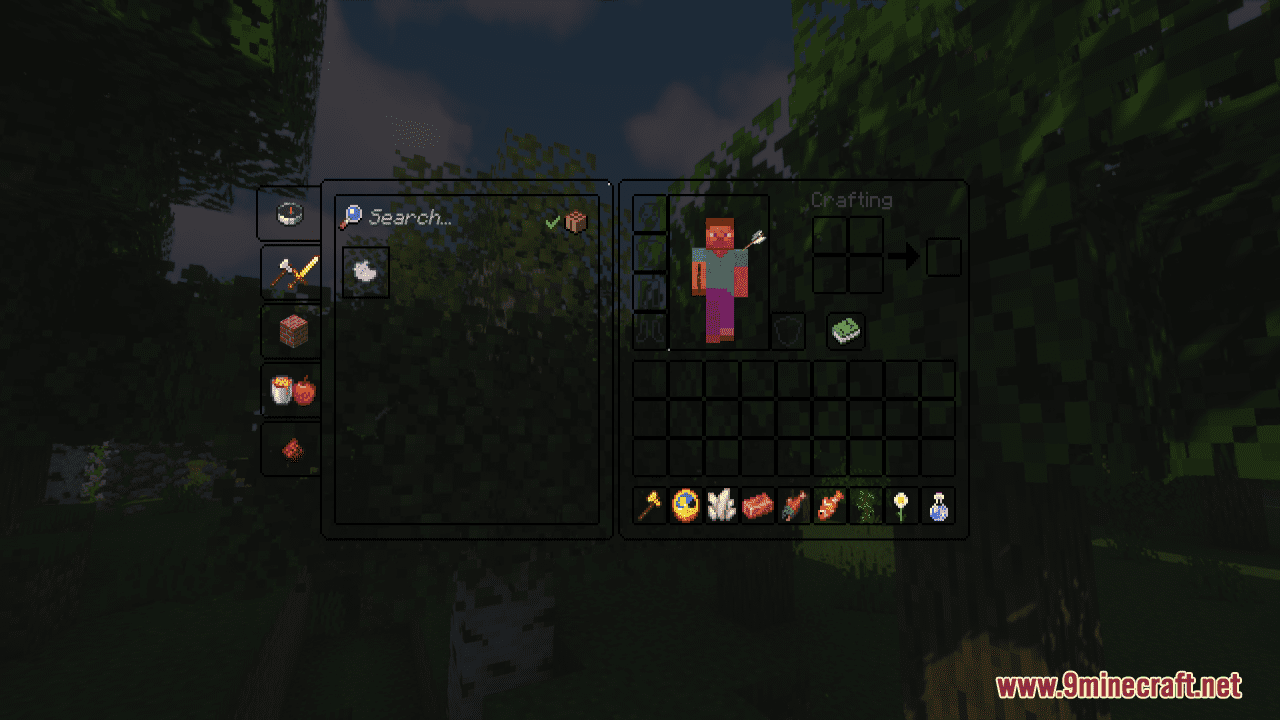The width and height of the screenshot is (1280, 720).
Task: Open the Food & Drinks category tab
Action: [290, 391]
